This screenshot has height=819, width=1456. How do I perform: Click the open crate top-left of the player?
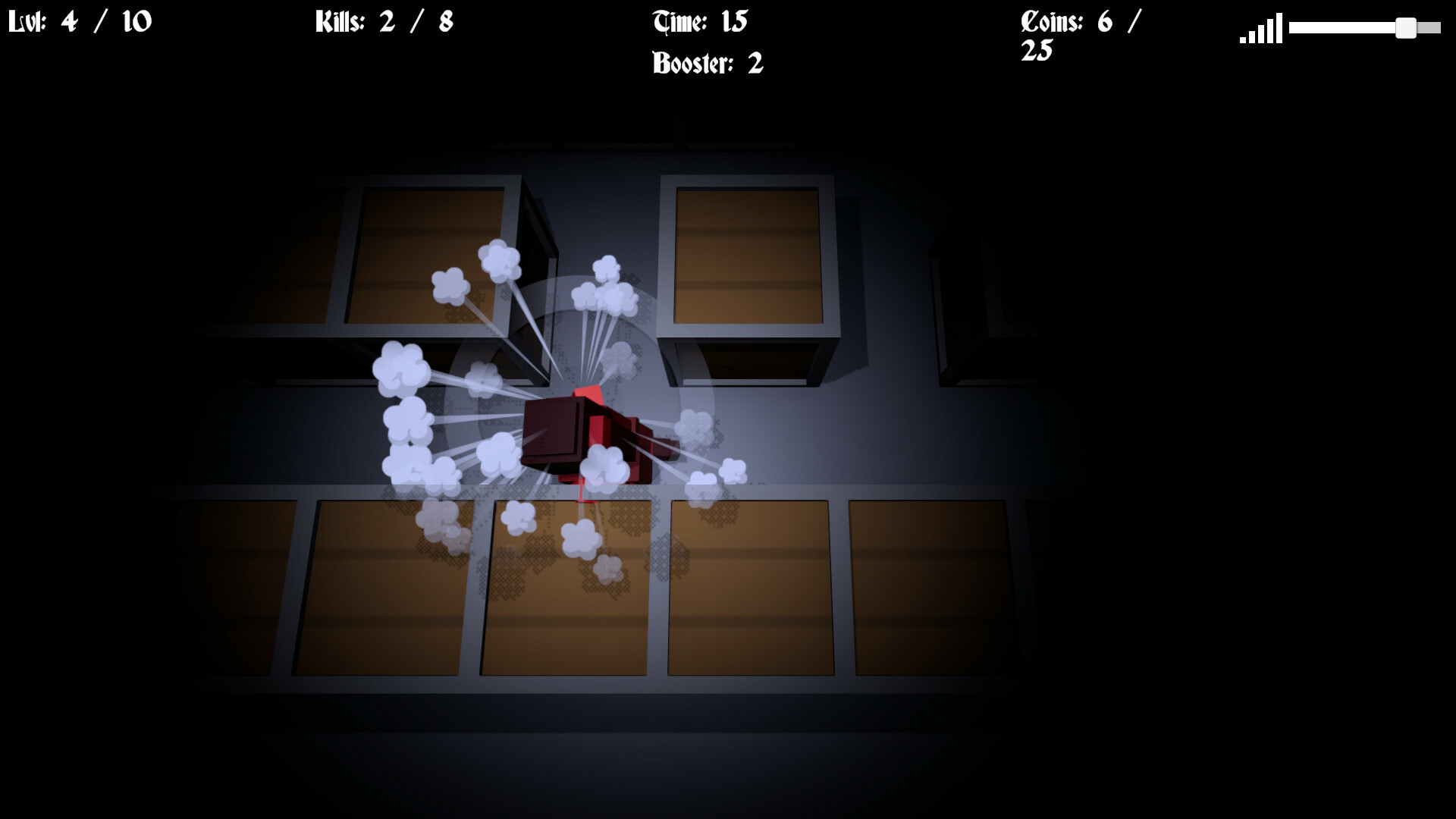[x=425, y=250]
